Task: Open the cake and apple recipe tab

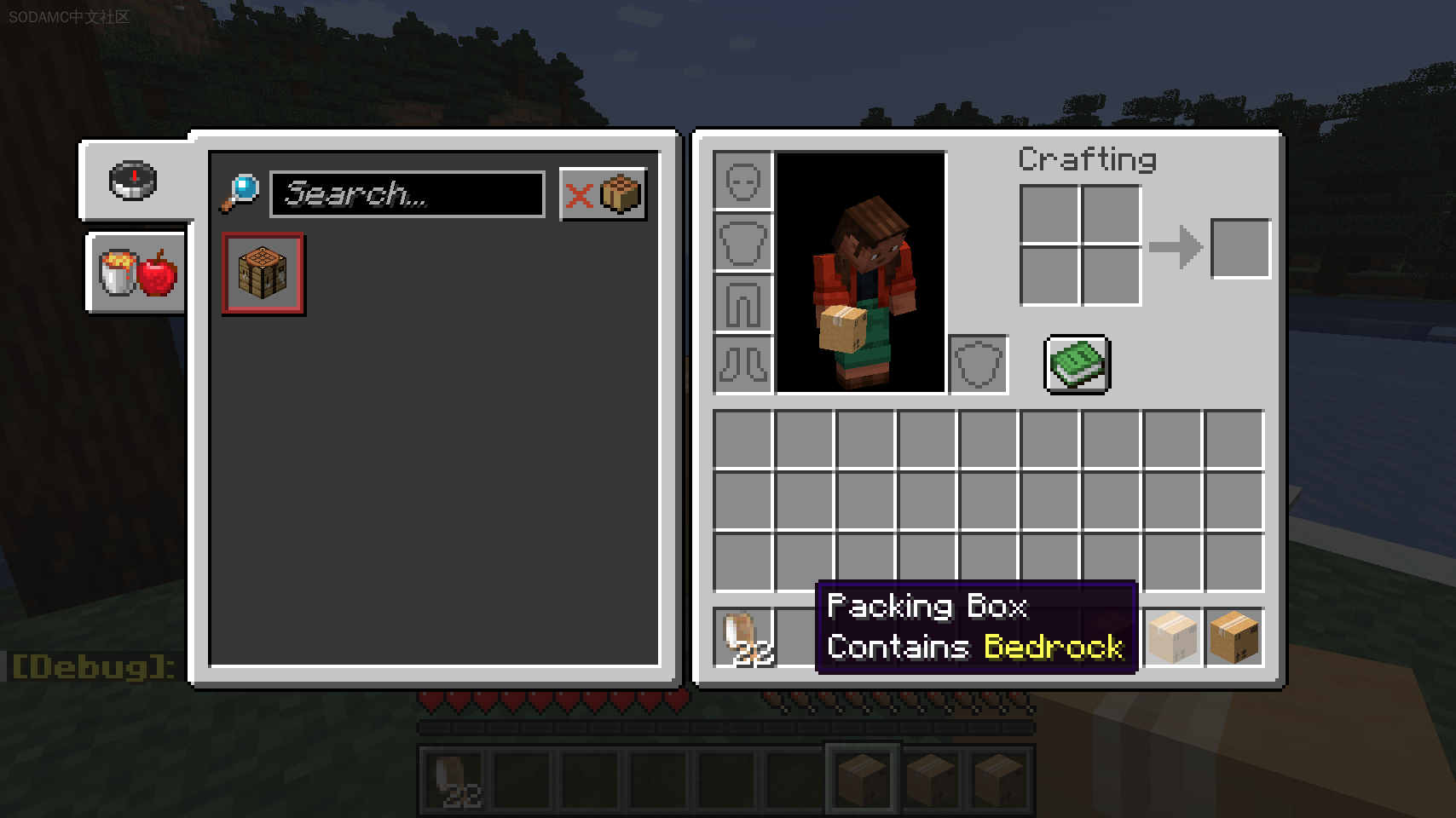Action: [136, 273]
